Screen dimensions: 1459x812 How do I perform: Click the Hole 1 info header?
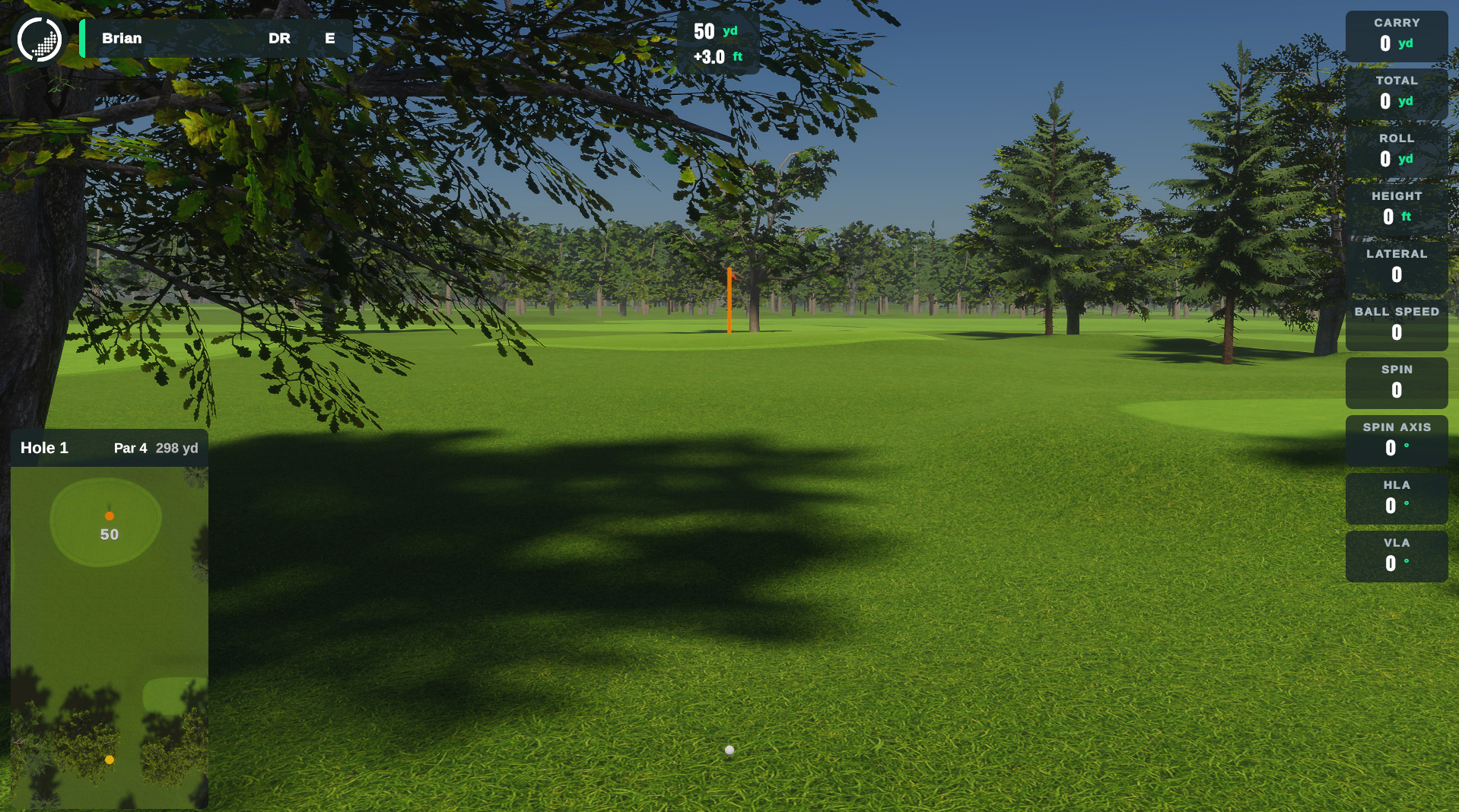coord(109,448)
